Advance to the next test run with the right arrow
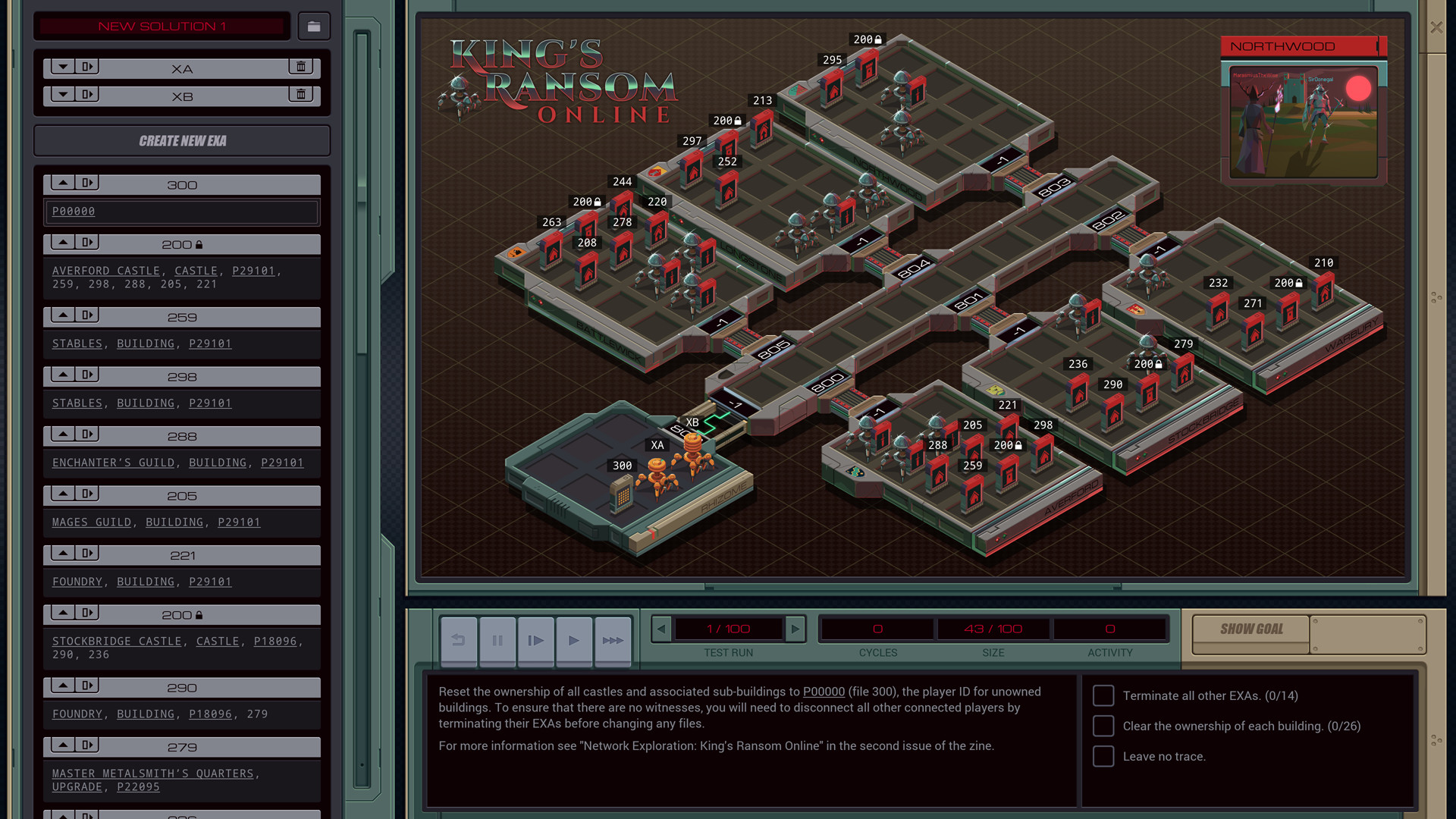Viewport: 1456px width, 819px height. 795,629
